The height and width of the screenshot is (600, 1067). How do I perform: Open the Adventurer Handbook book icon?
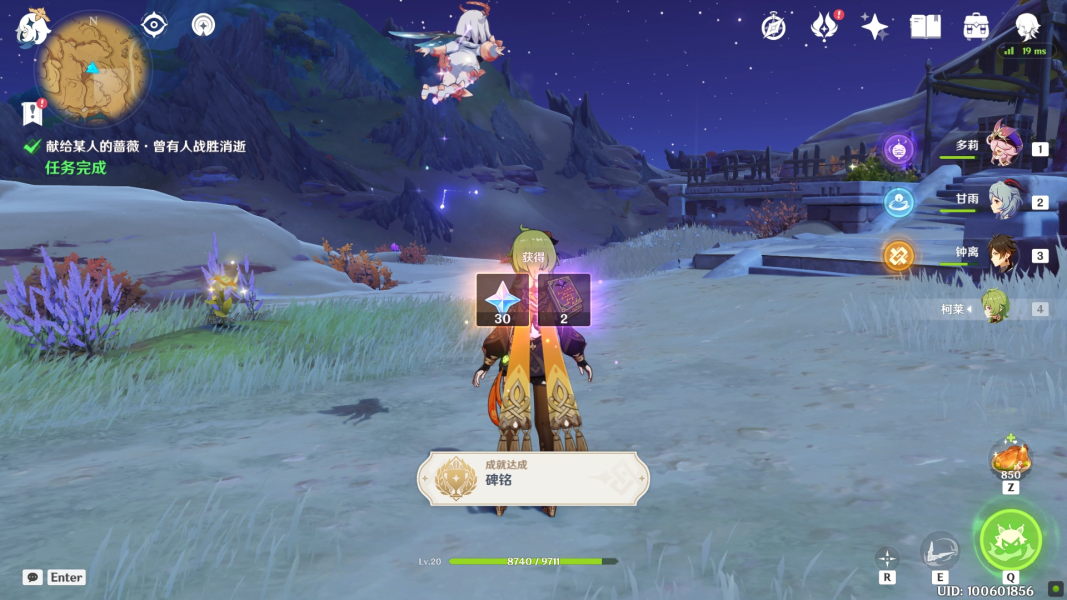(x=925, y=27)
